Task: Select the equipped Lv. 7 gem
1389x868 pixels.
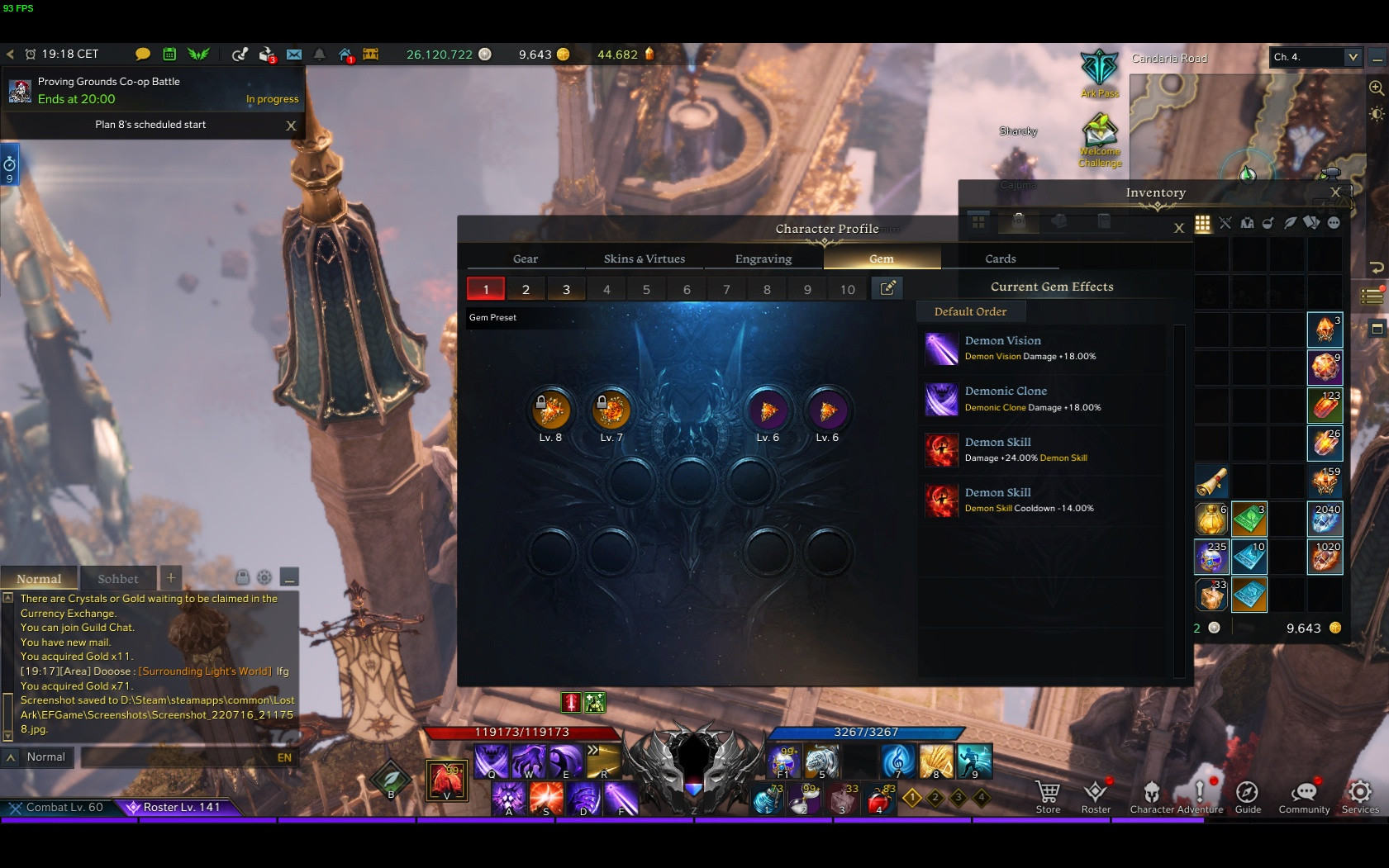Action: (x=611, y=410)
